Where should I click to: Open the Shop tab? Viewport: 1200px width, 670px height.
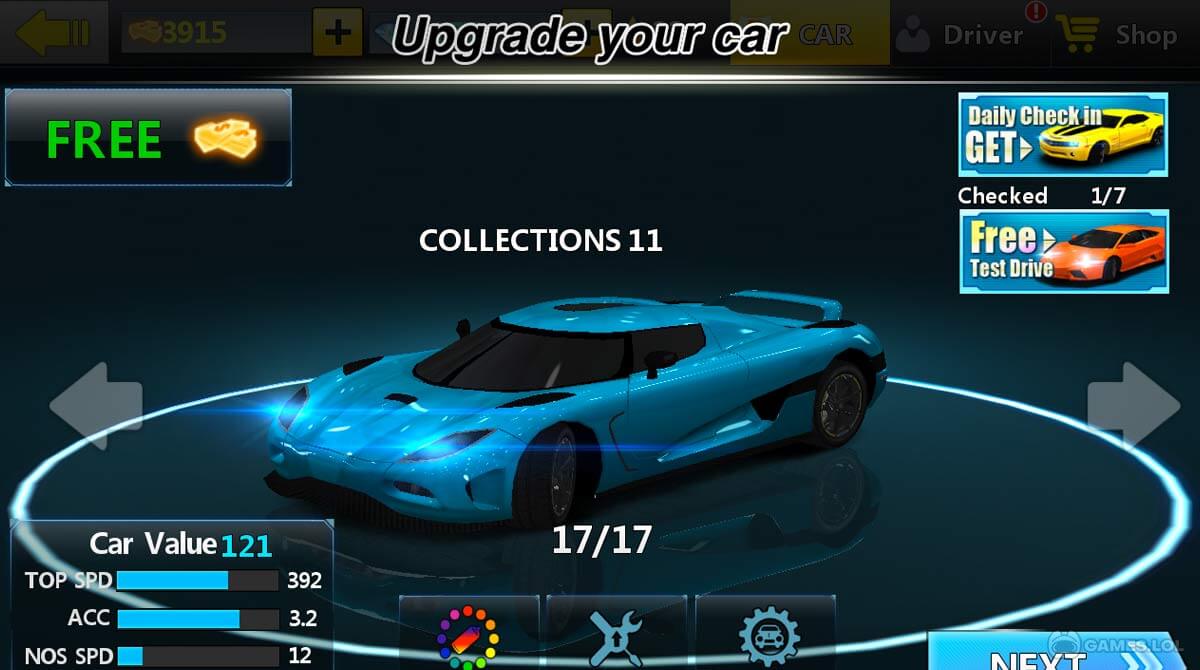[1124, 35]
